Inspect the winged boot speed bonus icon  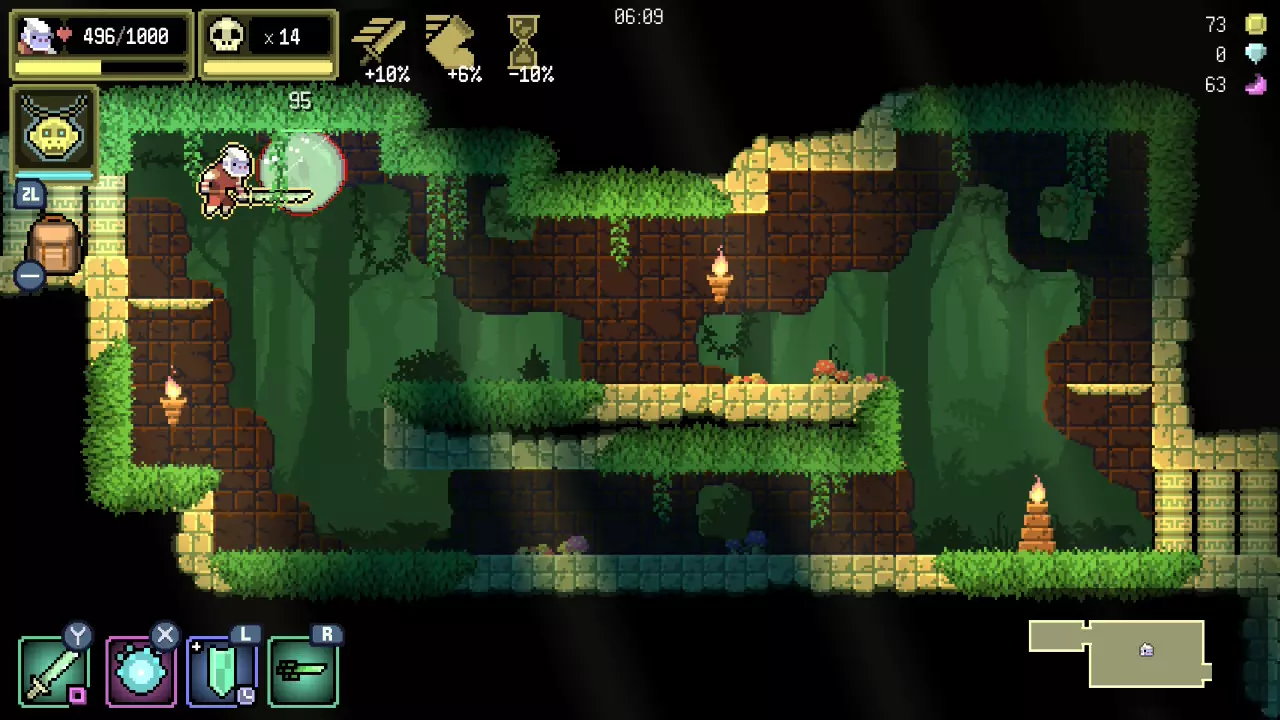tap(451, 38)
